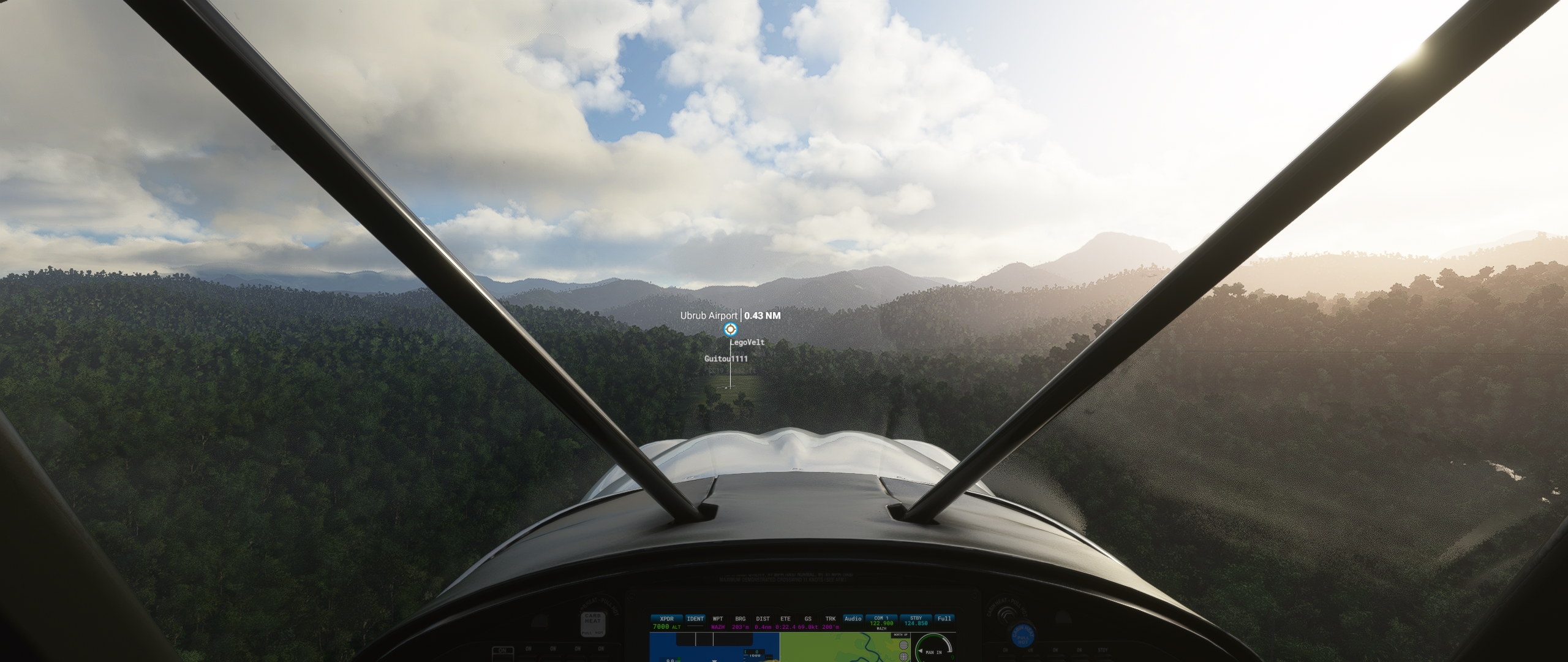Select the XPDR transponder field showing 7000
The height and width of the screenshot is (662, 1568).
666,624
